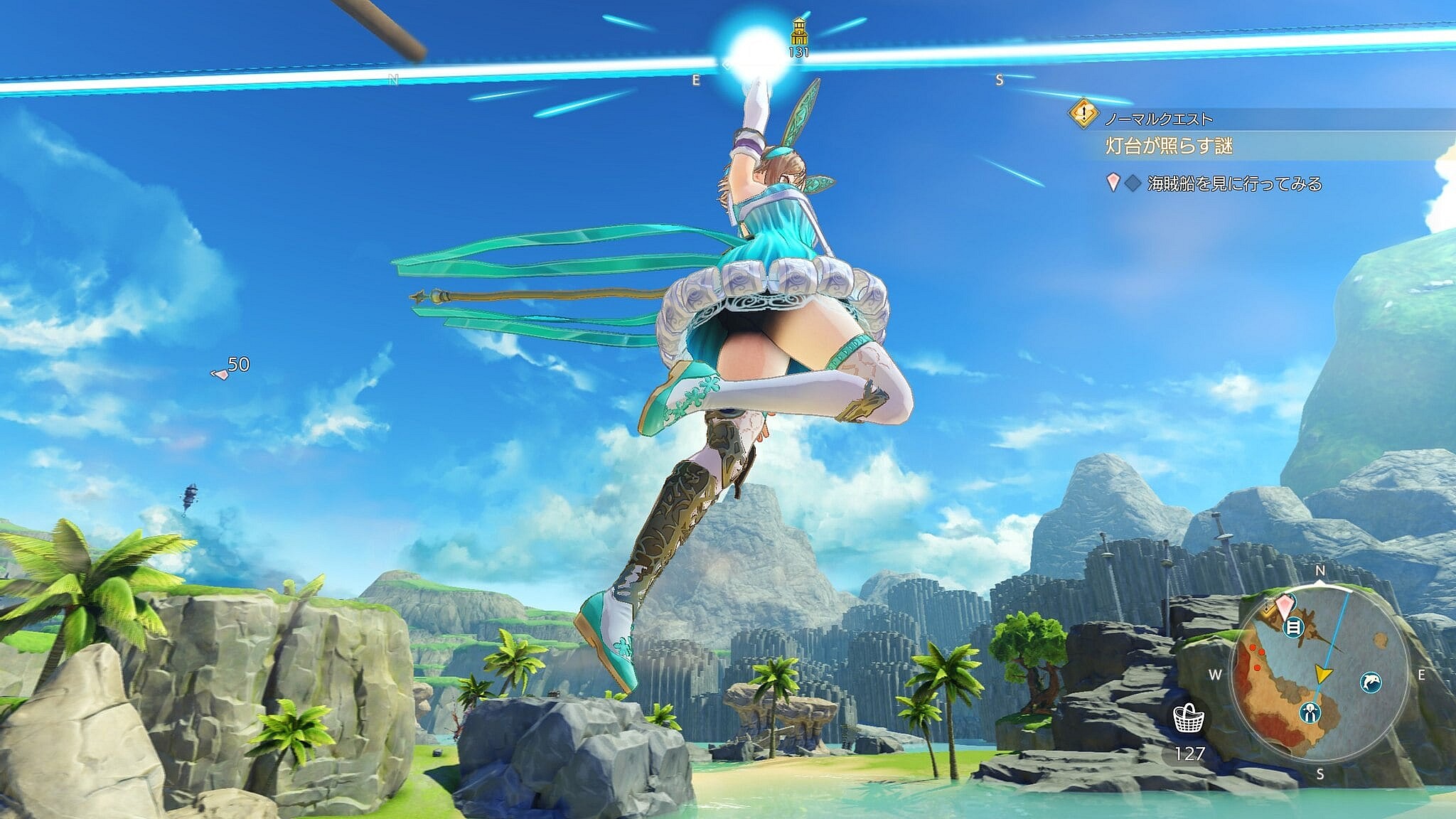Viewport: 1456px width, 819px height.
Task: Select the ladder landmark icon on the minimap
Action: (1292, 627)
